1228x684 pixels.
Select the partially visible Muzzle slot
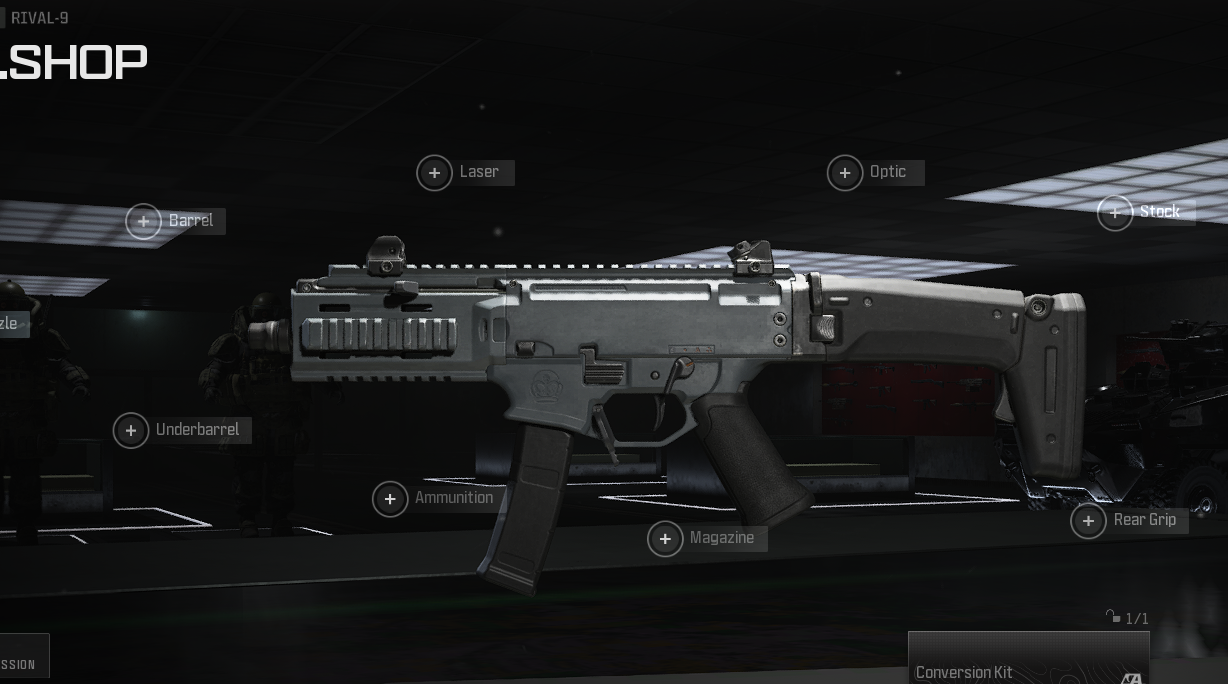point(10,324)
